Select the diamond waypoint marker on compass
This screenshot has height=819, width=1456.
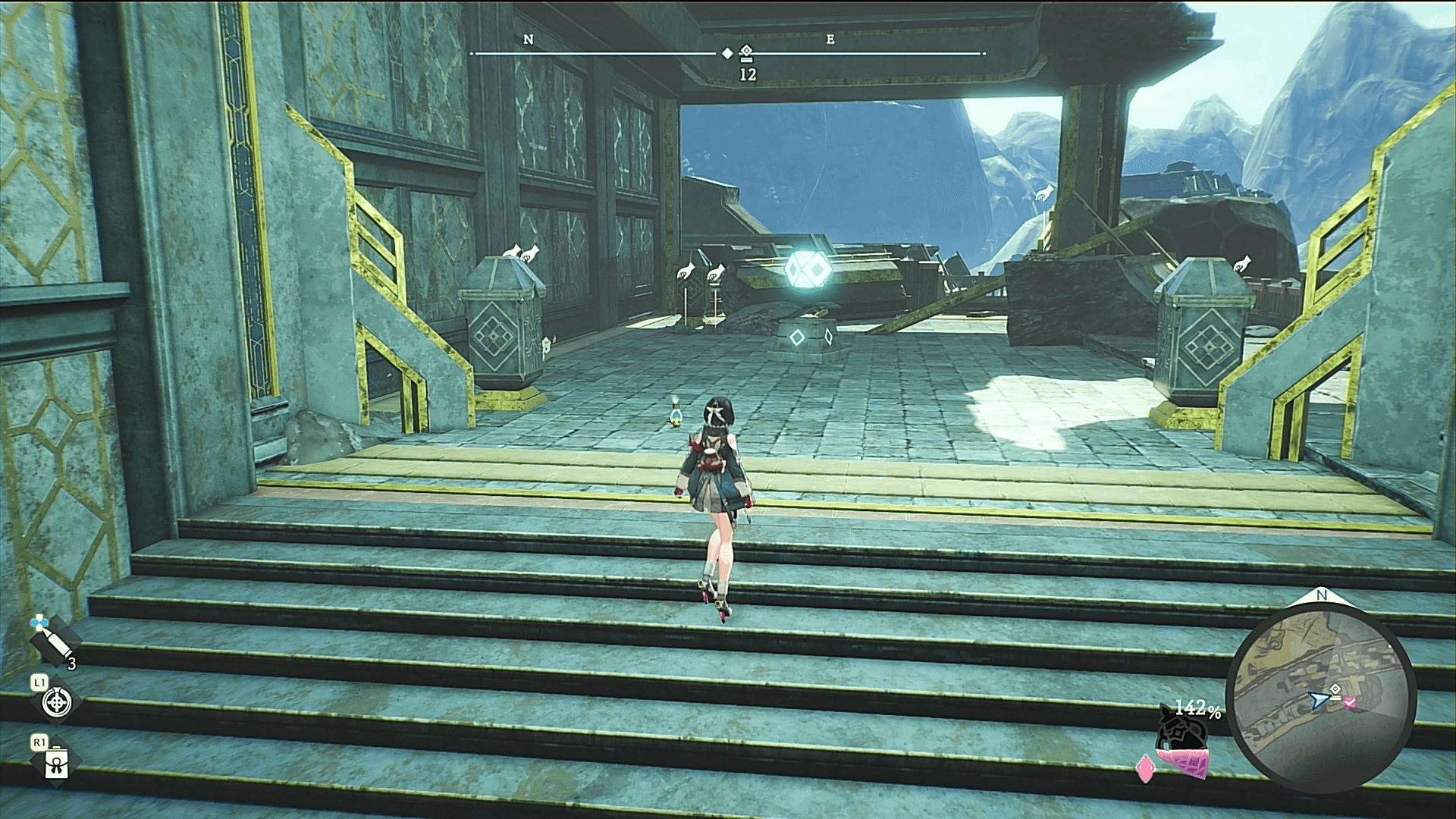tap(746, 52)
